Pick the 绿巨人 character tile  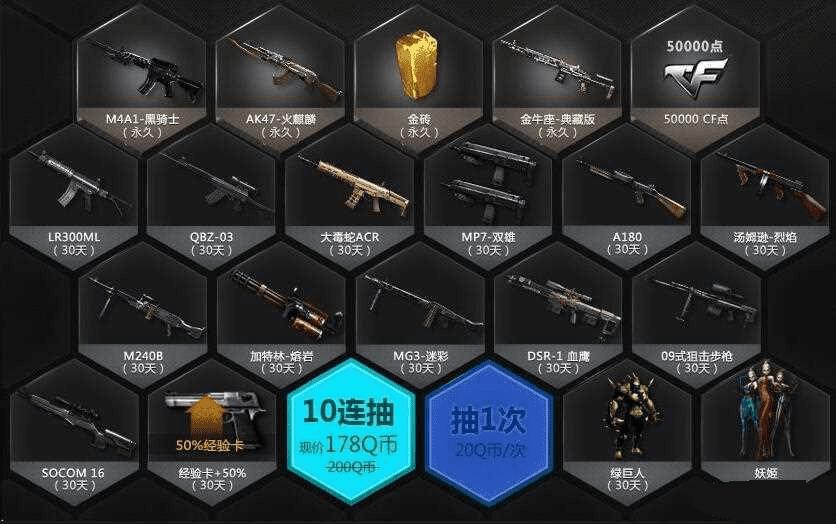626,430
